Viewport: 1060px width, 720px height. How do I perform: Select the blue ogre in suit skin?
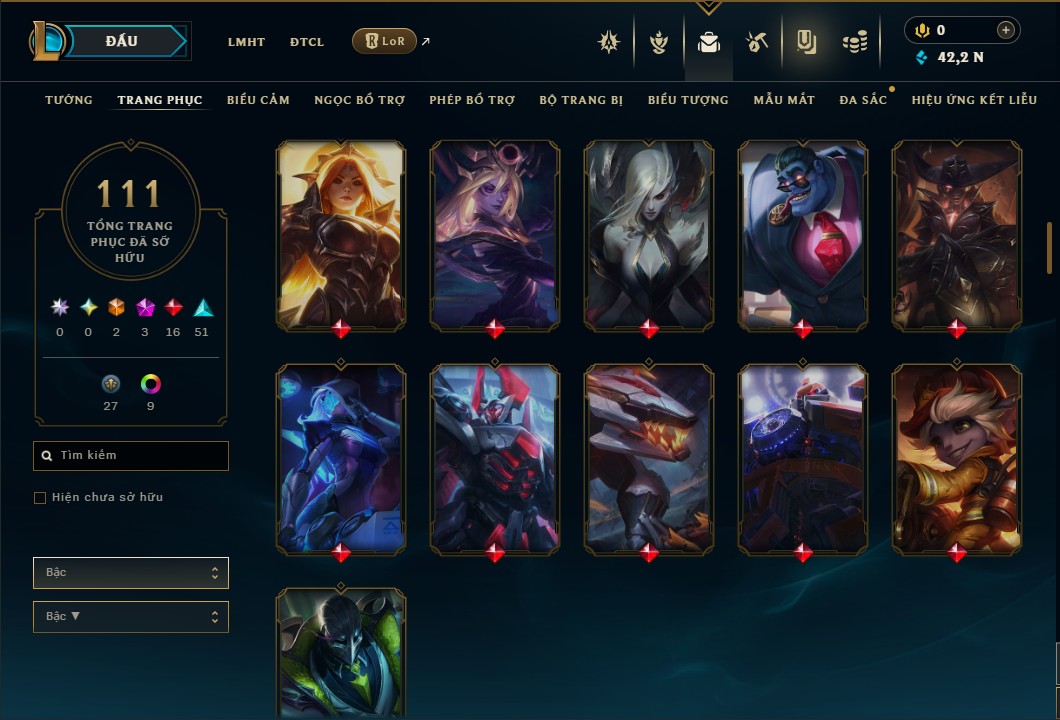(803, 235)
